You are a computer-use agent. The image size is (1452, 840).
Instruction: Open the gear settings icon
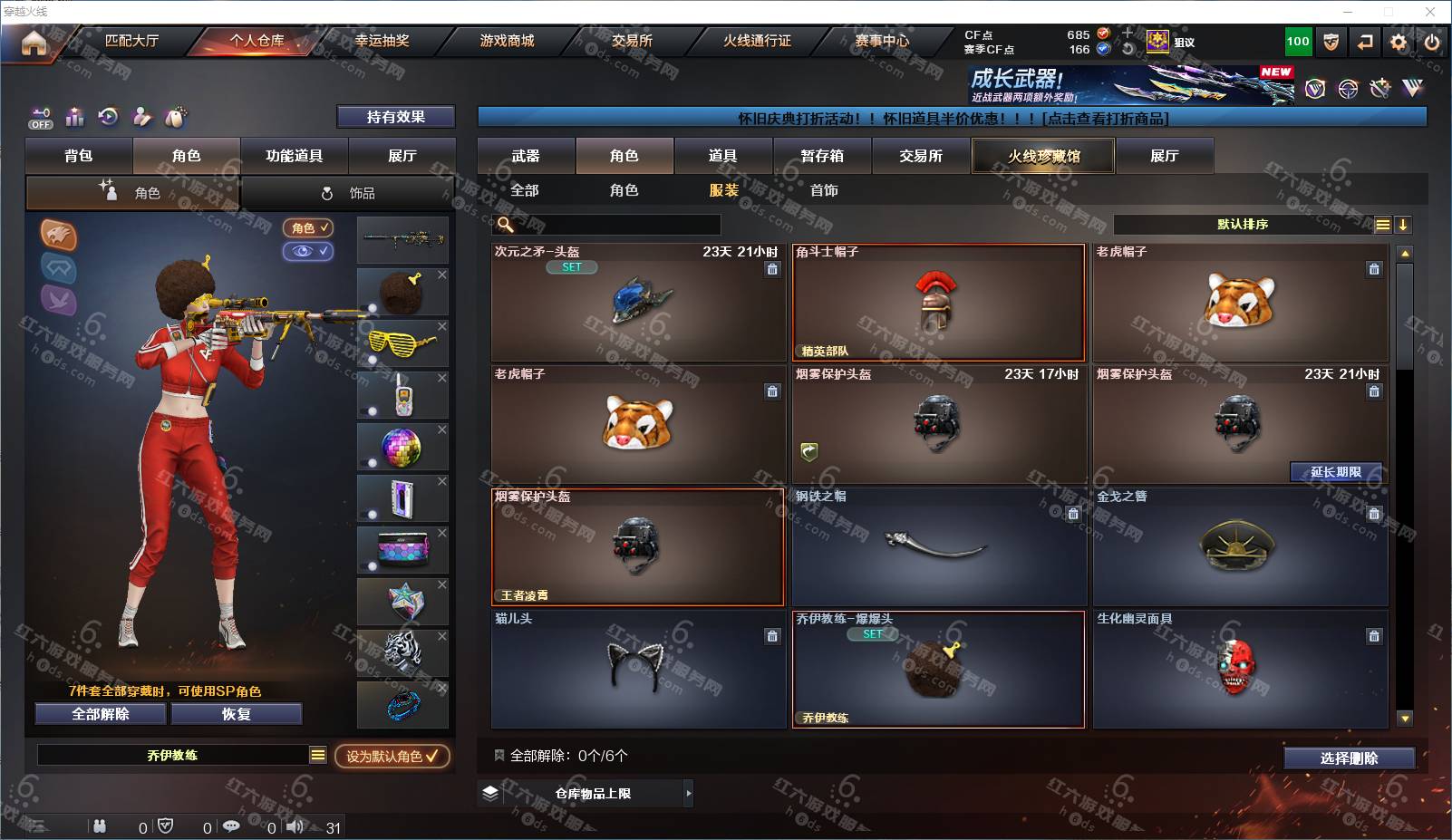[1399, 42]
